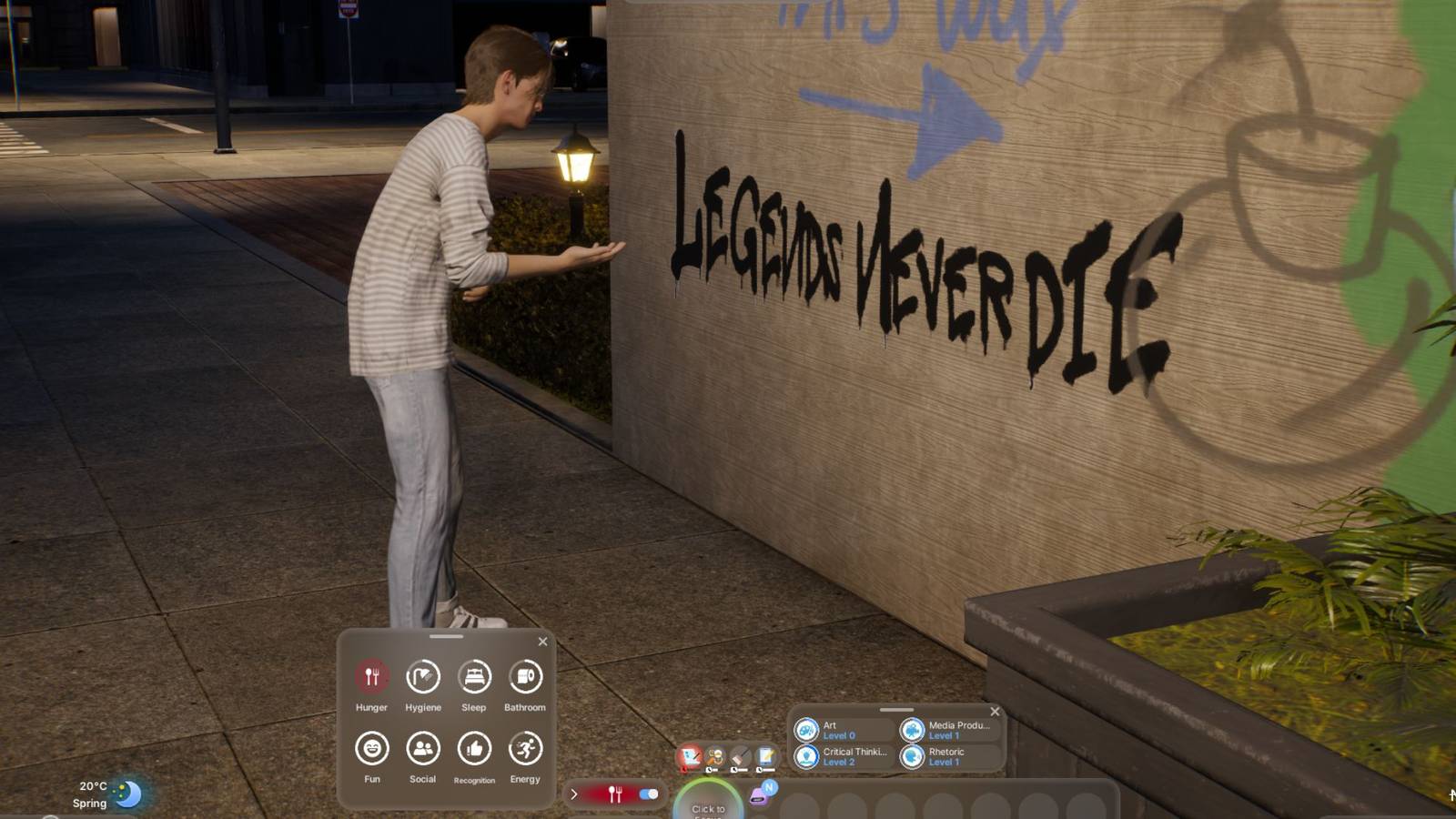The width and height of the screenshot is (1456, 819).
Task: Click the Social need icon
Action: [423, 748]
